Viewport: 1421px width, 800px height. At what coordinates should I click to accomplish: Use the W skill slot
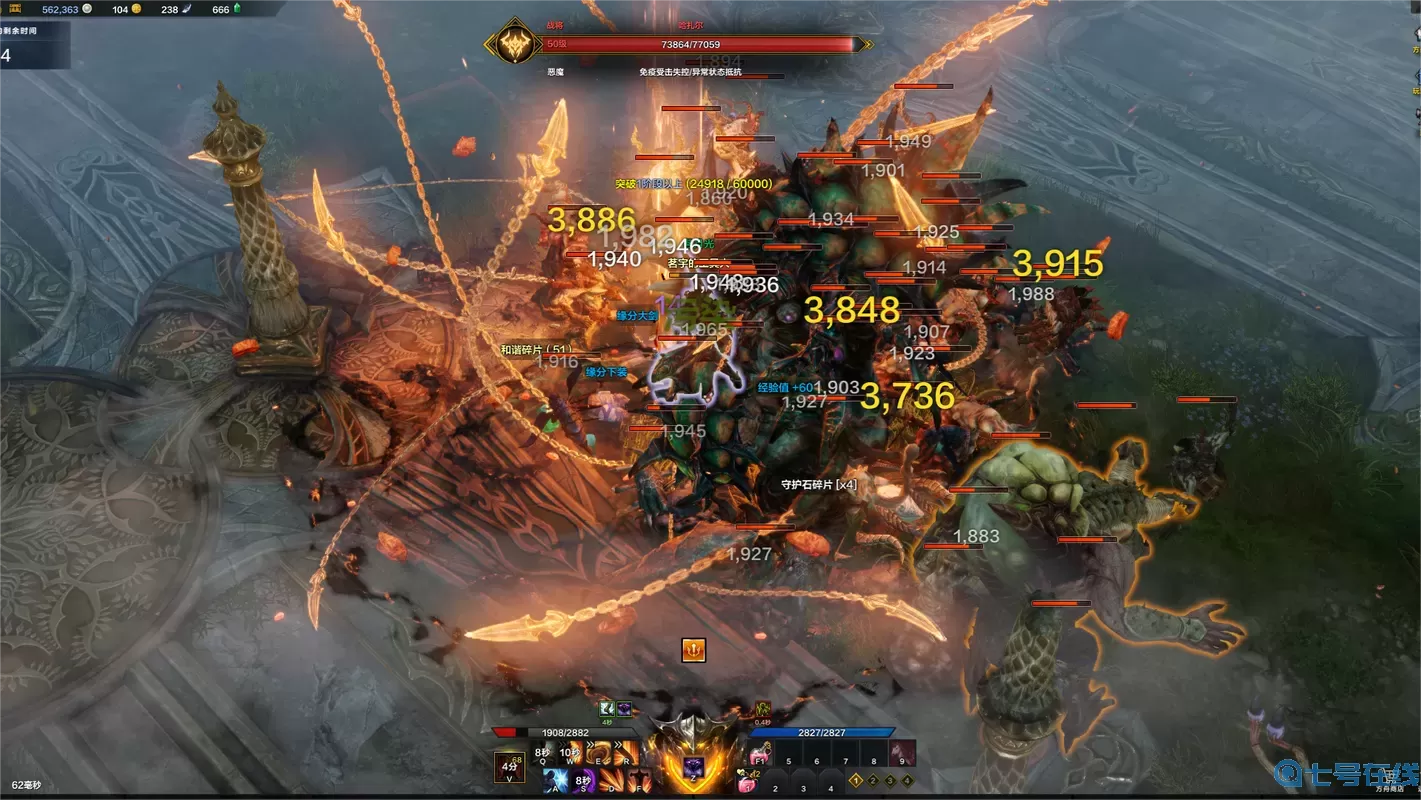[x=571, y=753]
